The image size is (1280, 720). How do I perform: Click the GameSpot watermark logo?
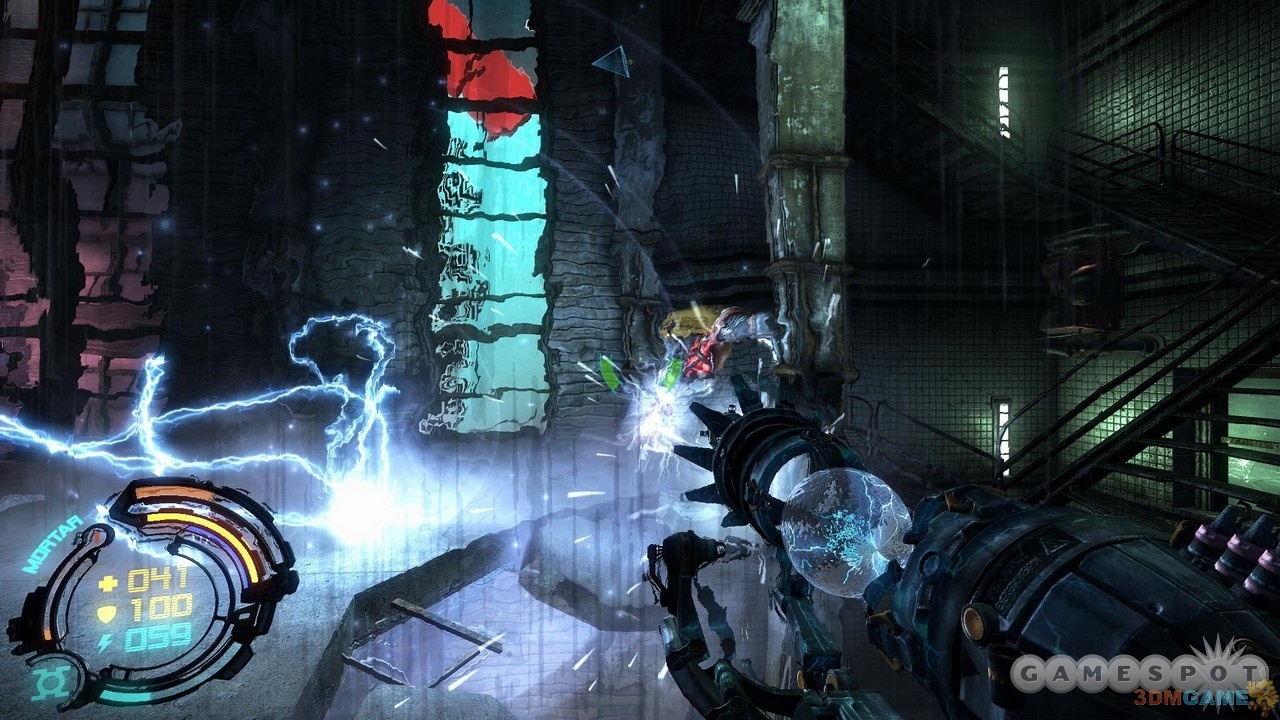(x=1138, y=672)
